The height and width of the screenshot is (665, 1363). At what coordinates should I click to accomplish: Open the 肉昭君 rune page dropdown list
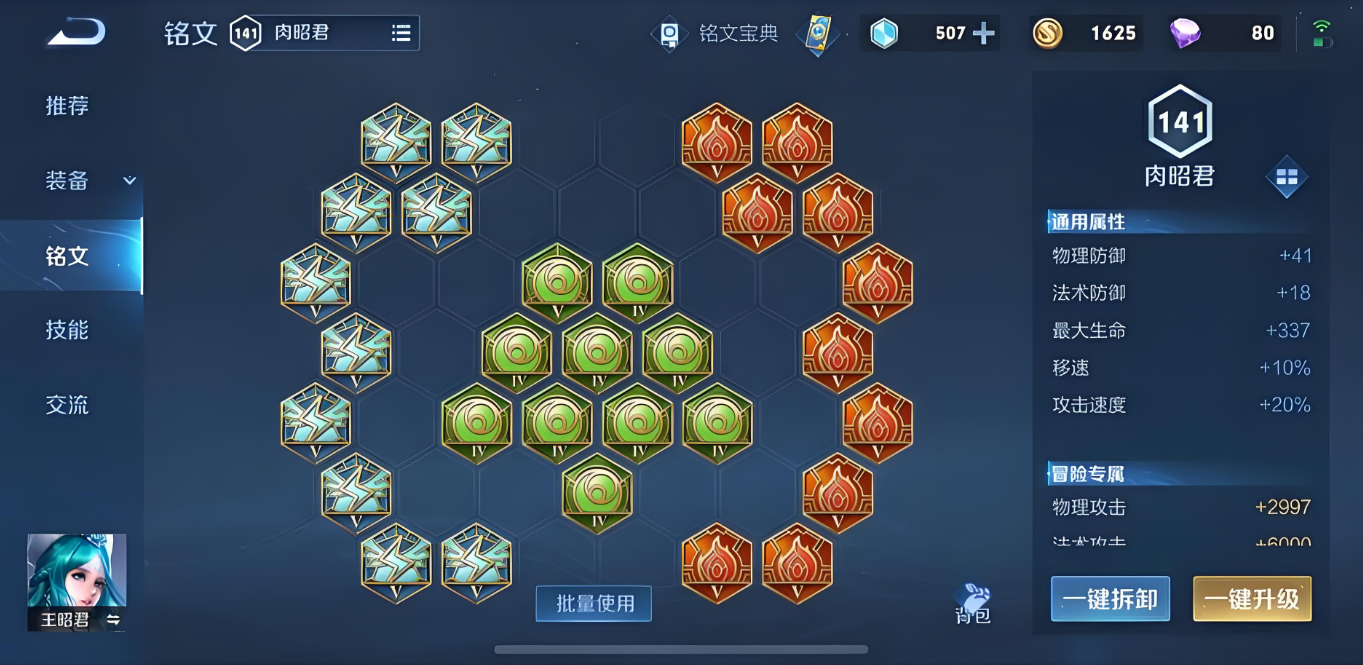[x=400, y=34]
